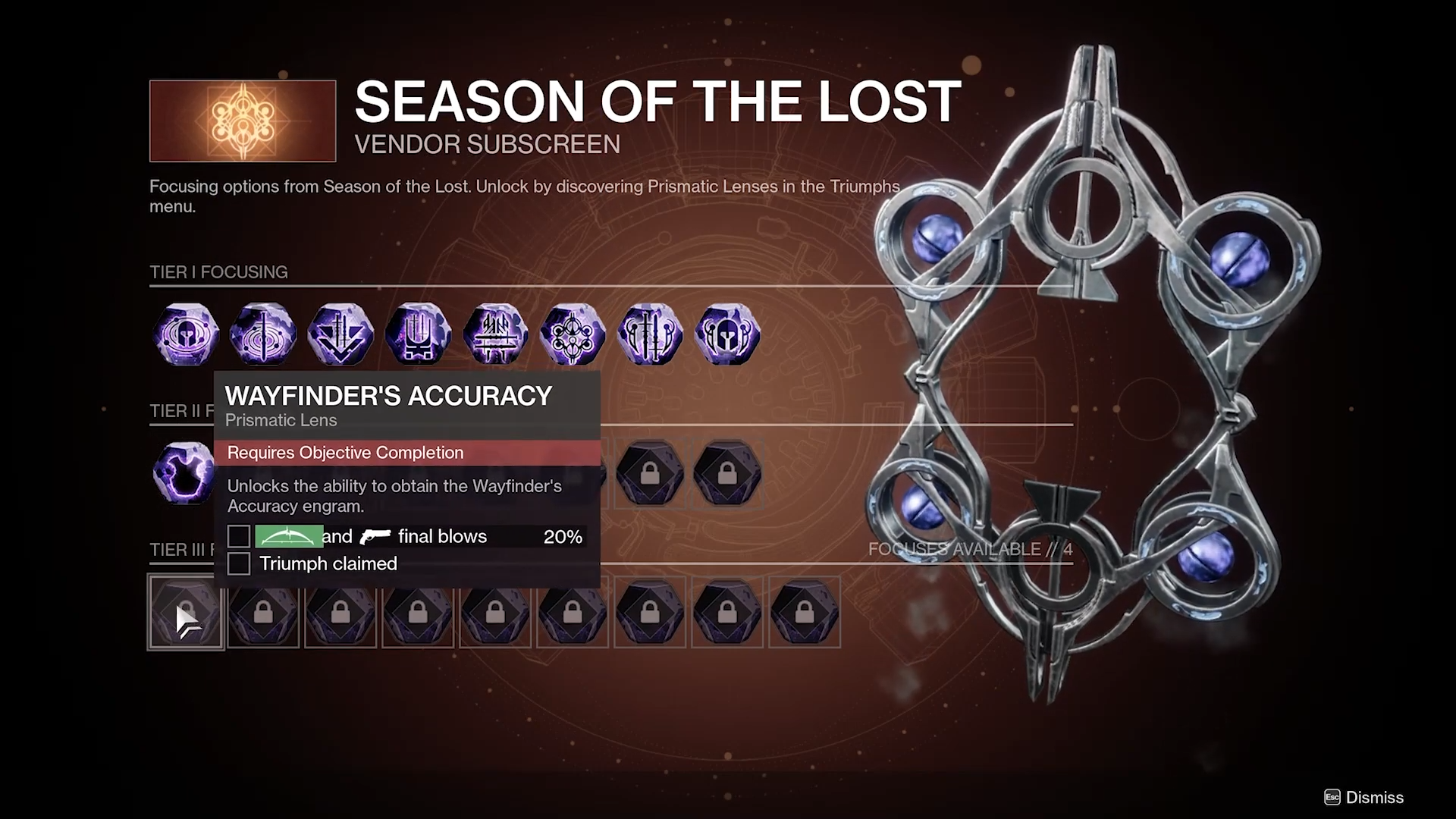Click the highlighted locked Wayfinder's Accuracy slot
The image size is (1456, 819).
[x=186, y=612]
